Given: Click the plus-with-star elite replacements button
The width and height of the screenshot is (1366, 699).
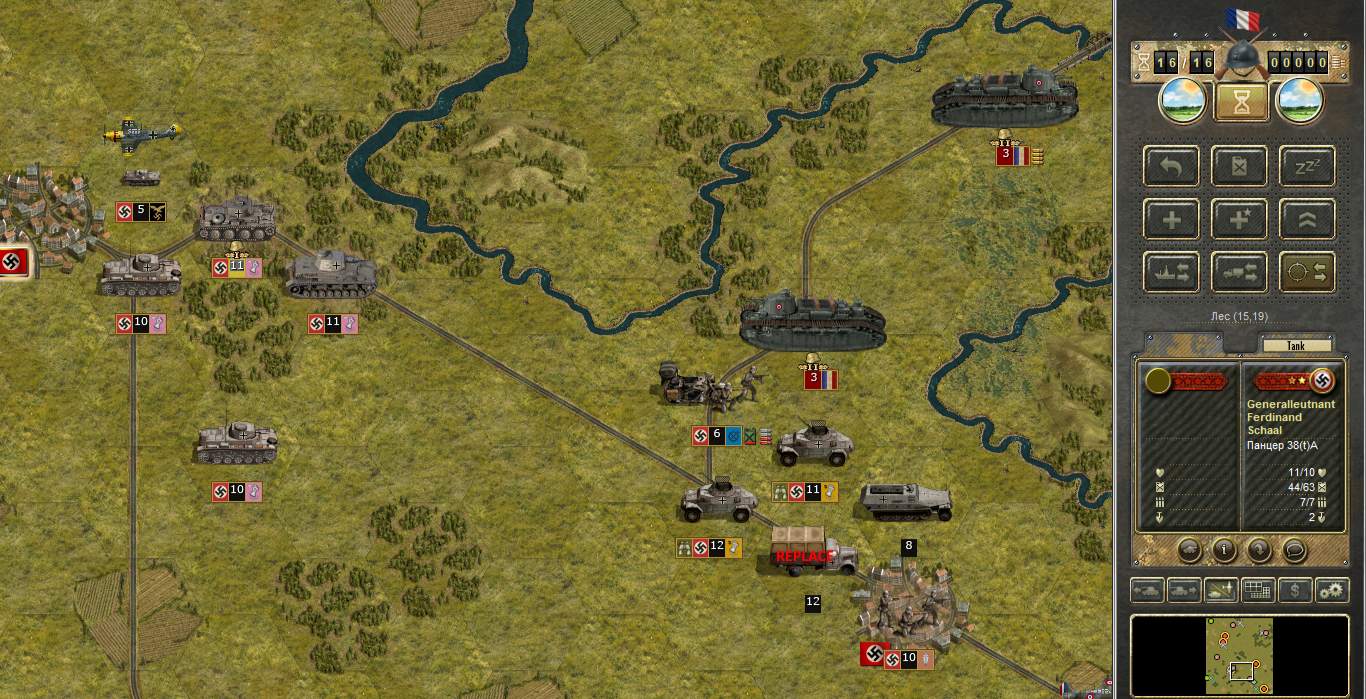Looking at the screenshot, I should pos(1240,219).
